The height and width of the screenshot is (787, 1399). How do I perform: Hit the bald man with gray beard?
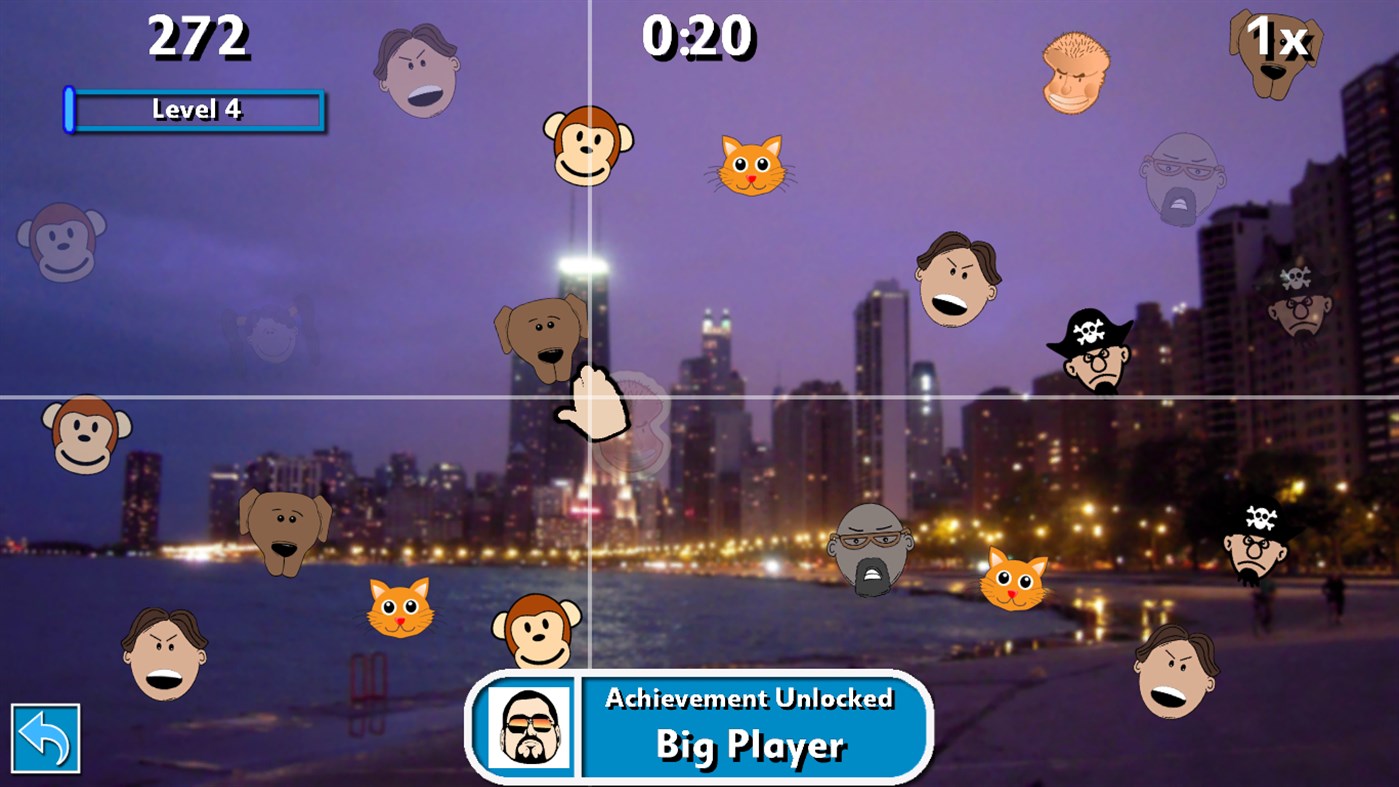click(x=868, y=548)
